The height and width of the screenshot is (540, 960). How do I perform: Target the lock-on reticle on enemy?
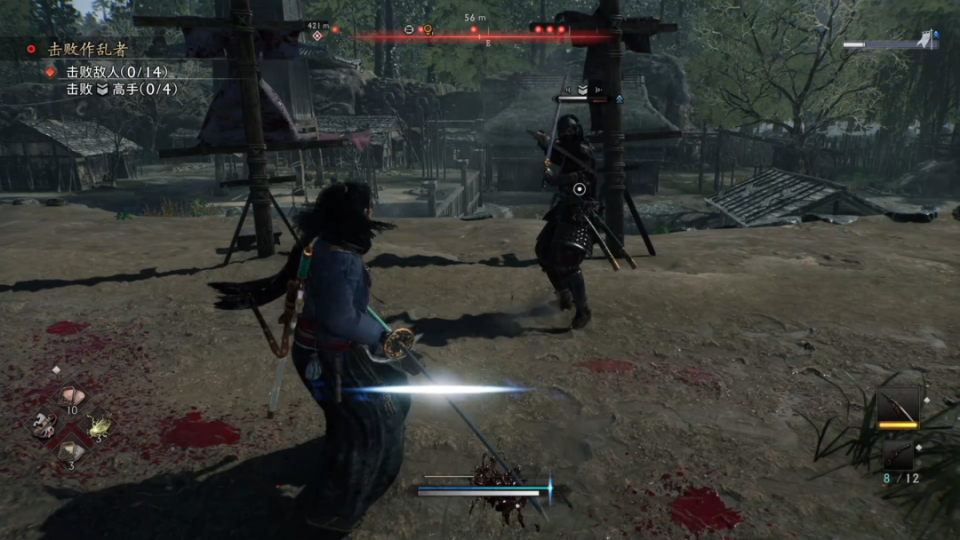579,188
